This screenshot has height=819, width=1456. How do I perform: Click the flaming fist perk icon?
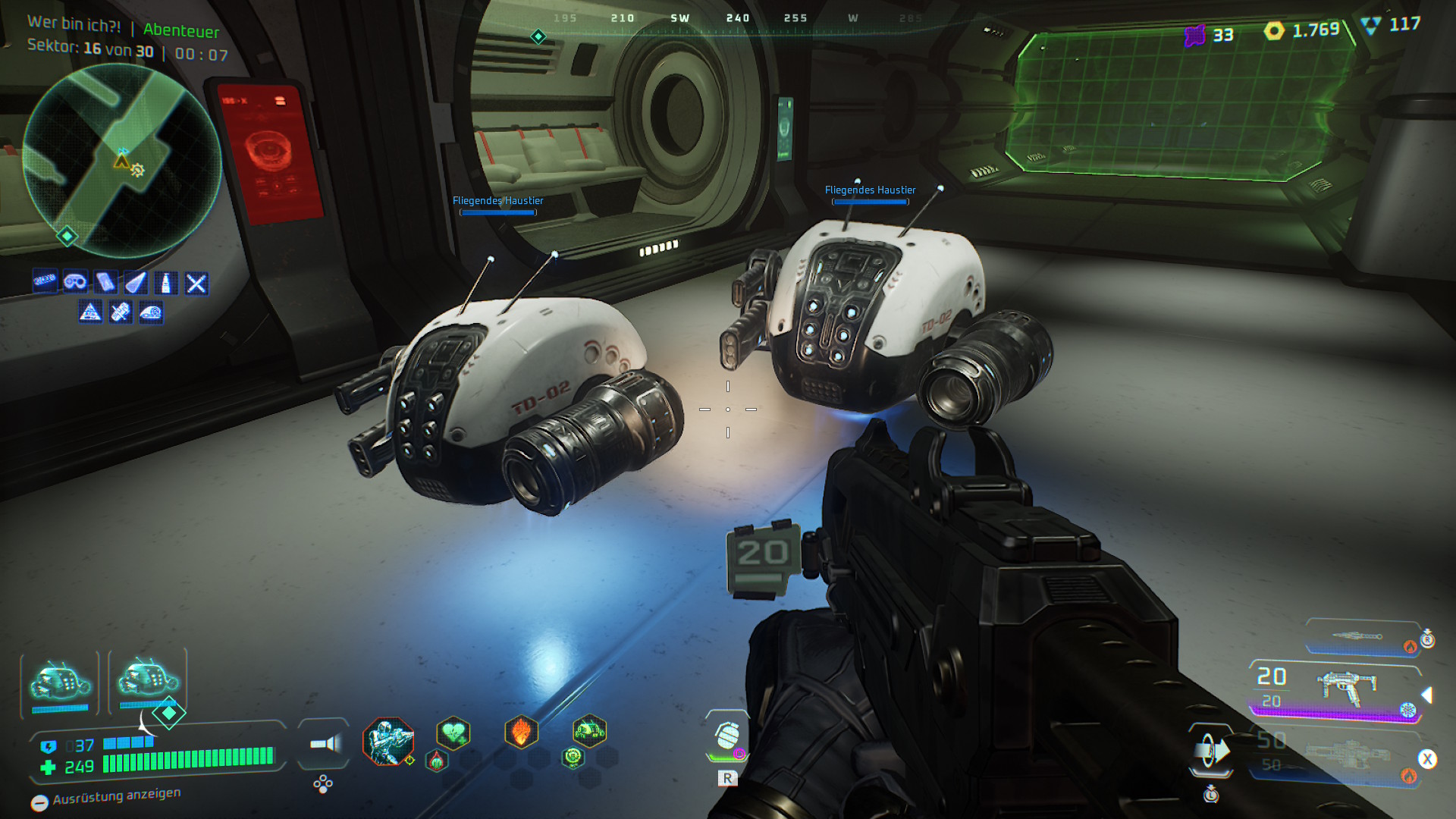pyautogui.click(x=521, y=733)
